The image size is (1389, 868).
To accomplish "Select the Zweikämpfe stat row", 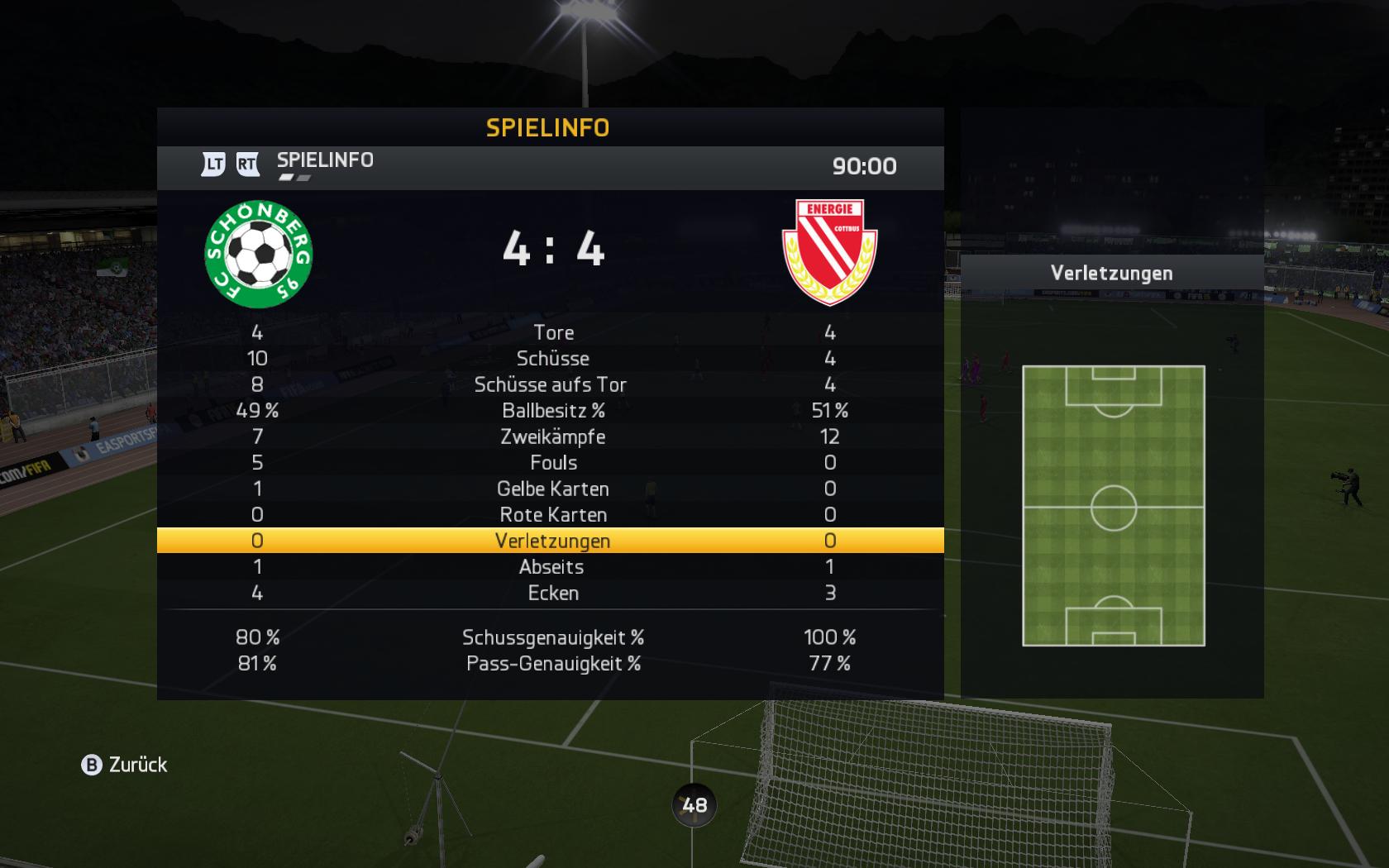I will pos(553,436).
